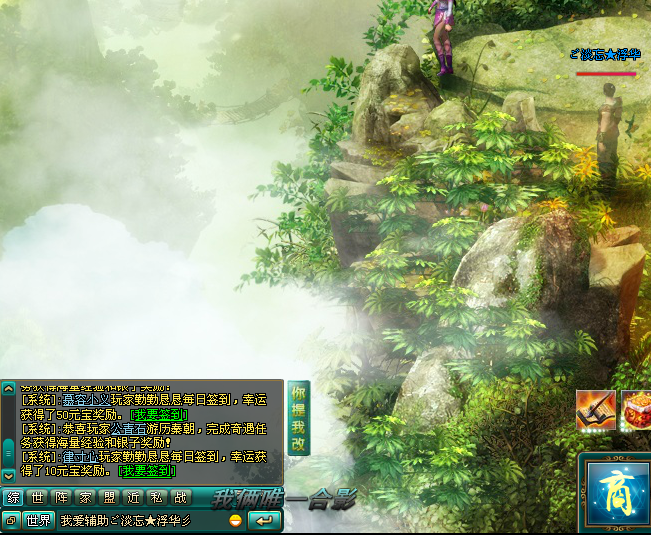The image size is (651, 535).
Task: Switch to the 世 world chat tab
Action: point(37,497)
